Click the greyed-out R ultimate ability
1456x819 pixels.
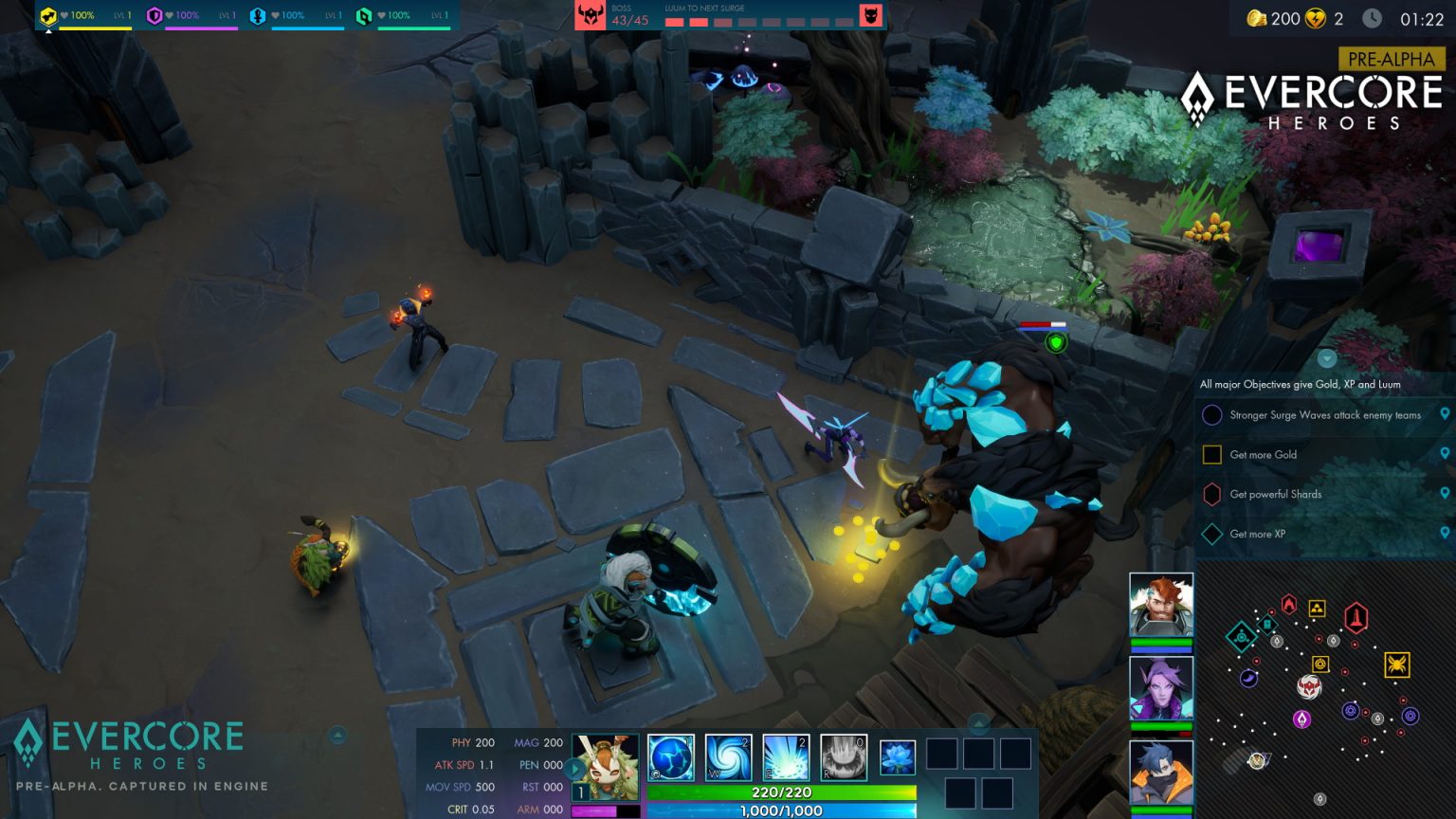843,756
